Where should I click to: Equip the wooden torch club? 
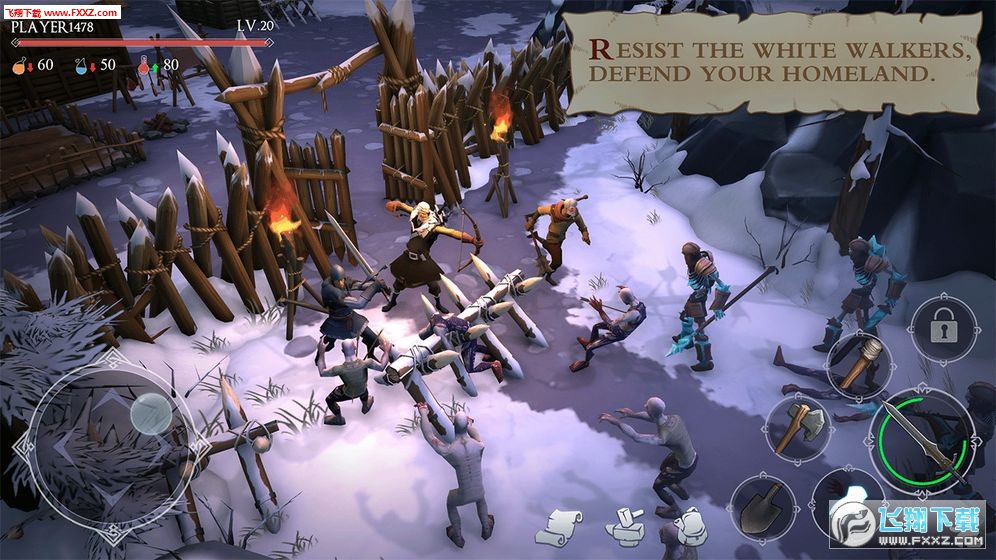pyautogui.click(x=857, y=362)
